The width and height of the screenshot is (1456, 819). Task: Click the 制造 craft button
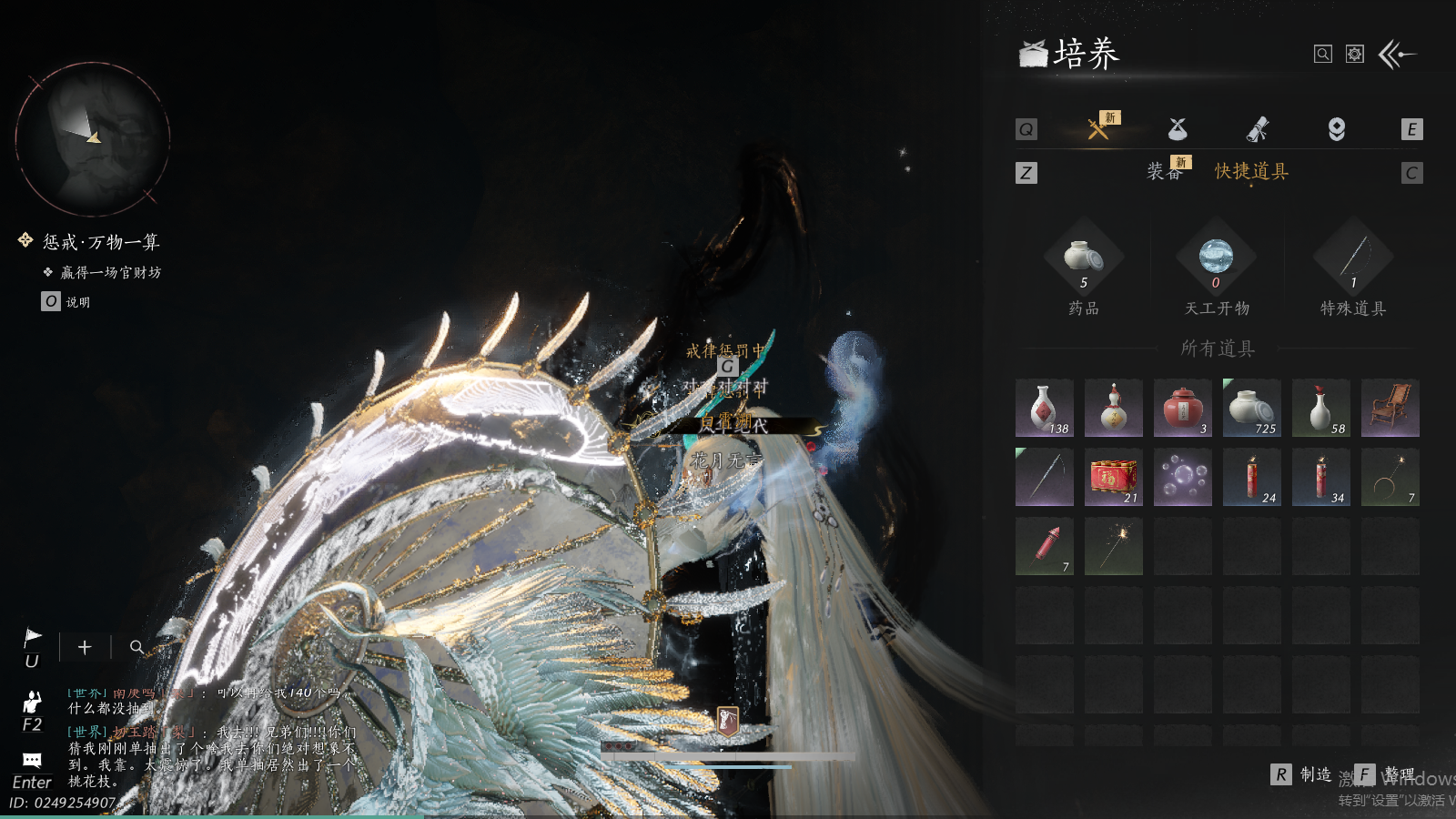pos(1303,774)
